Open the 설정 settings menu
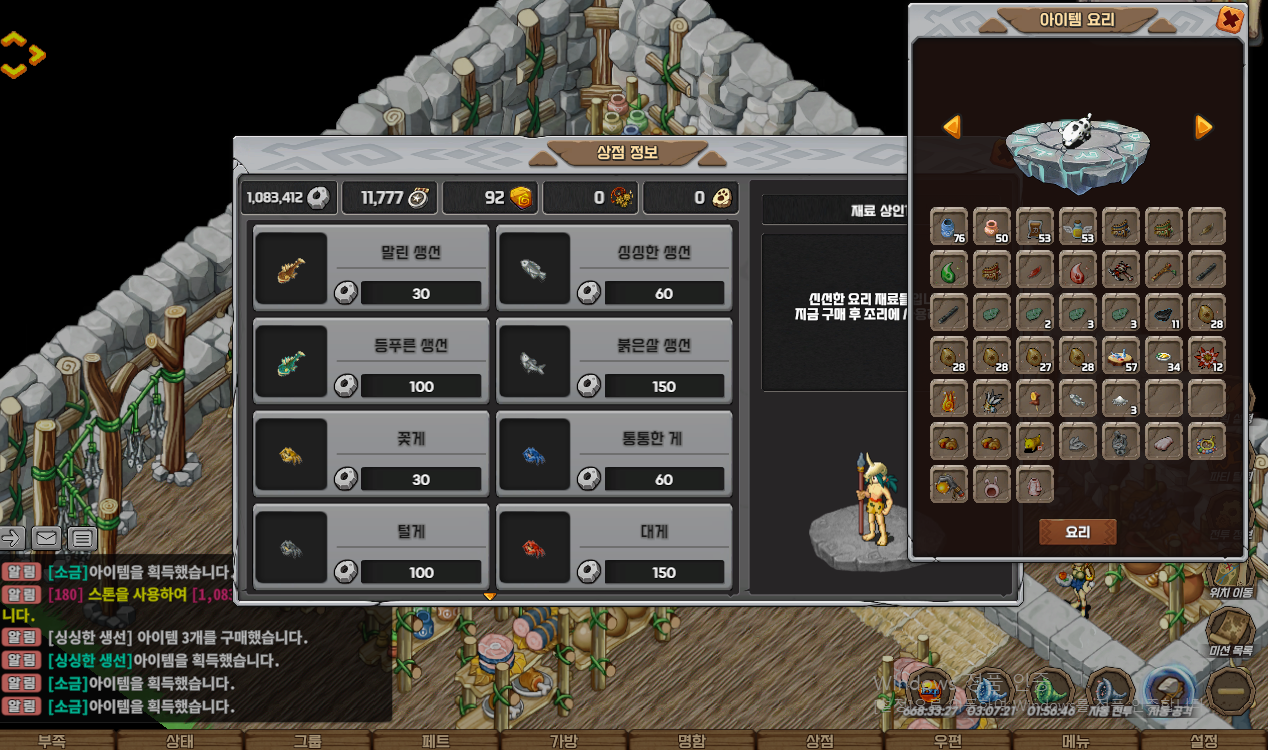 point(1204,741)
